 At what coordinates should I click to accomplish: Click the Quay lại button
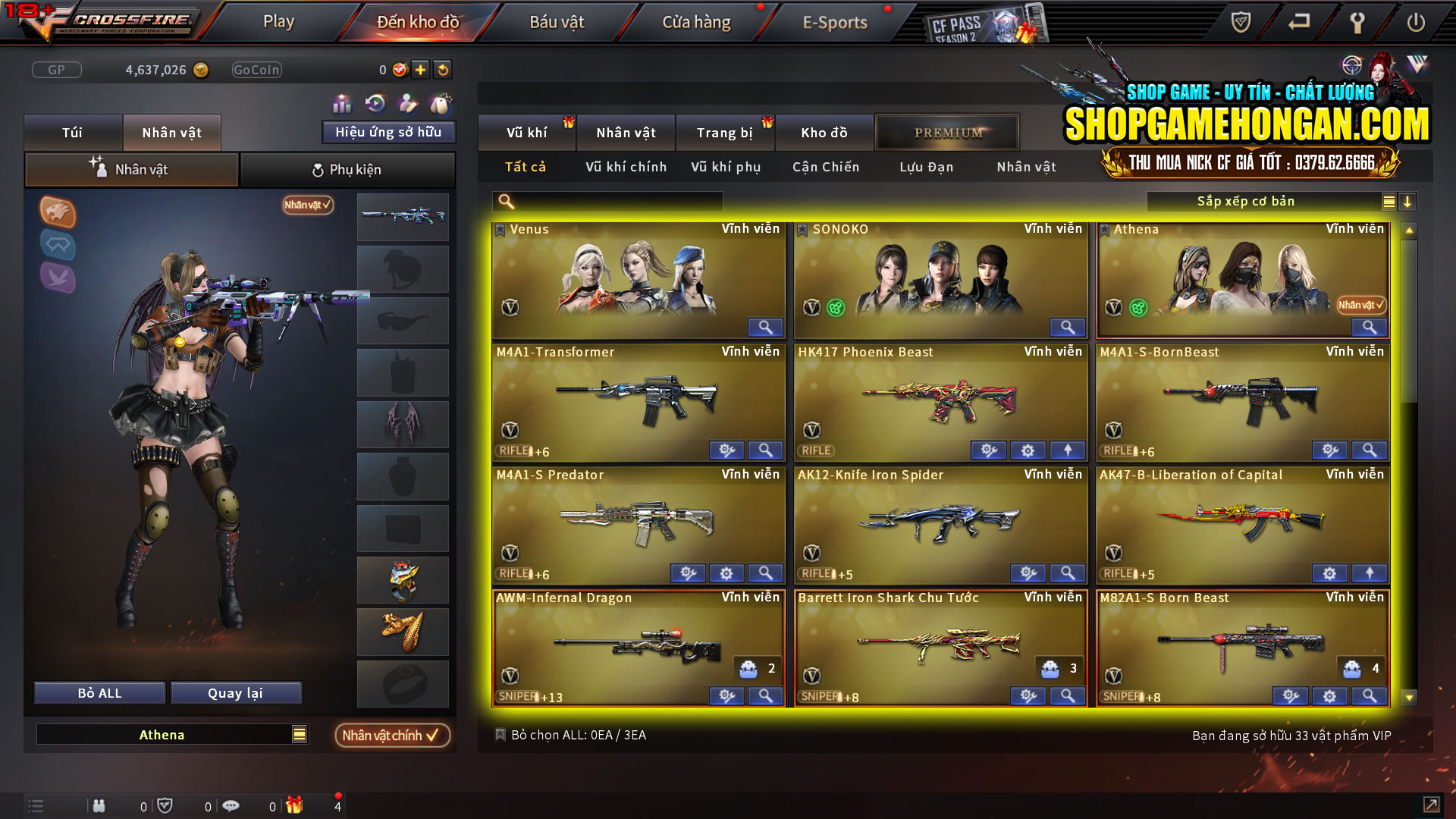pyautogui.click(x=236, y=692)
